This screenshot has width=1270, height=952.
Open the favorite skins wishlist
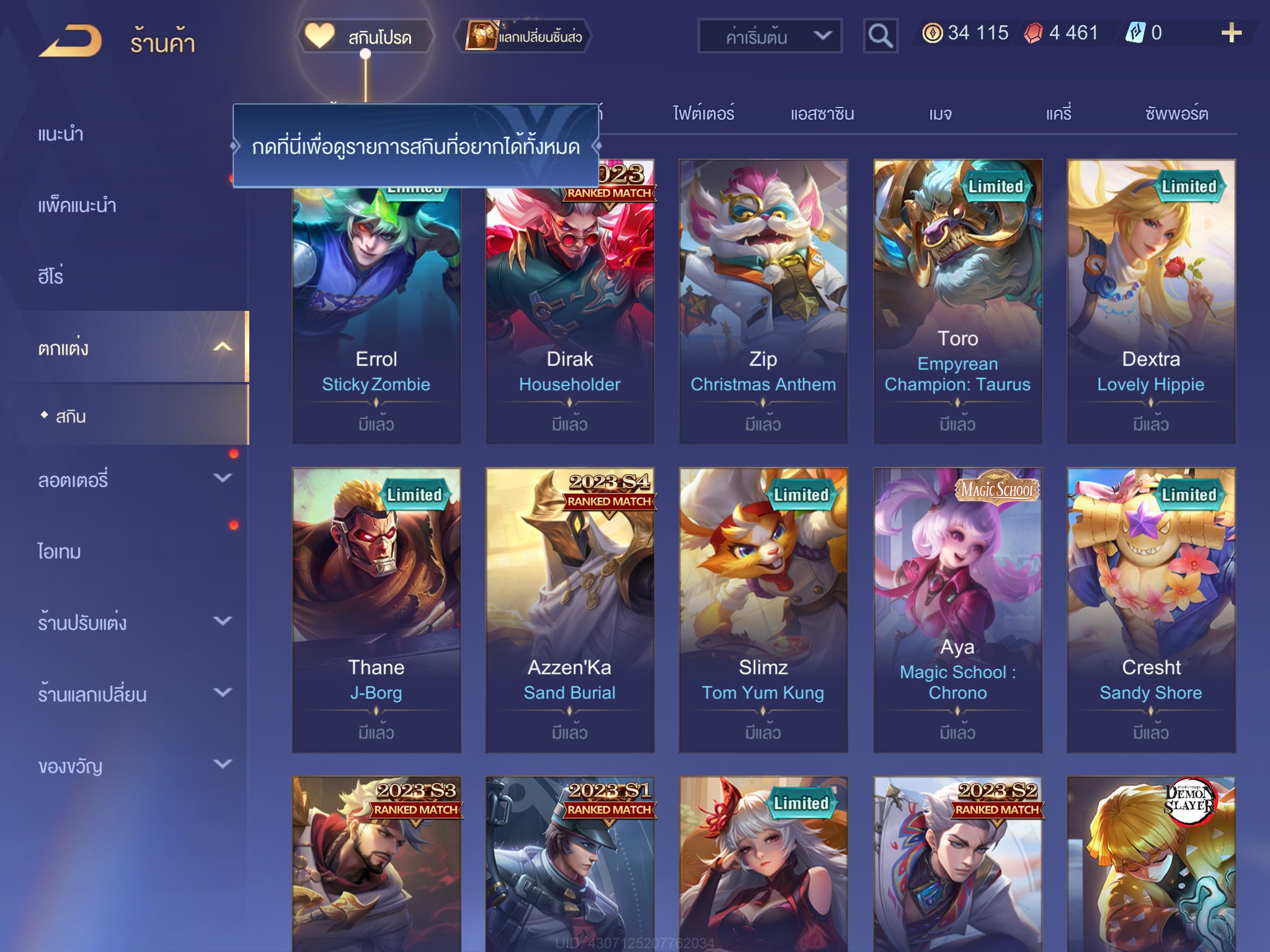coord(366,36)
